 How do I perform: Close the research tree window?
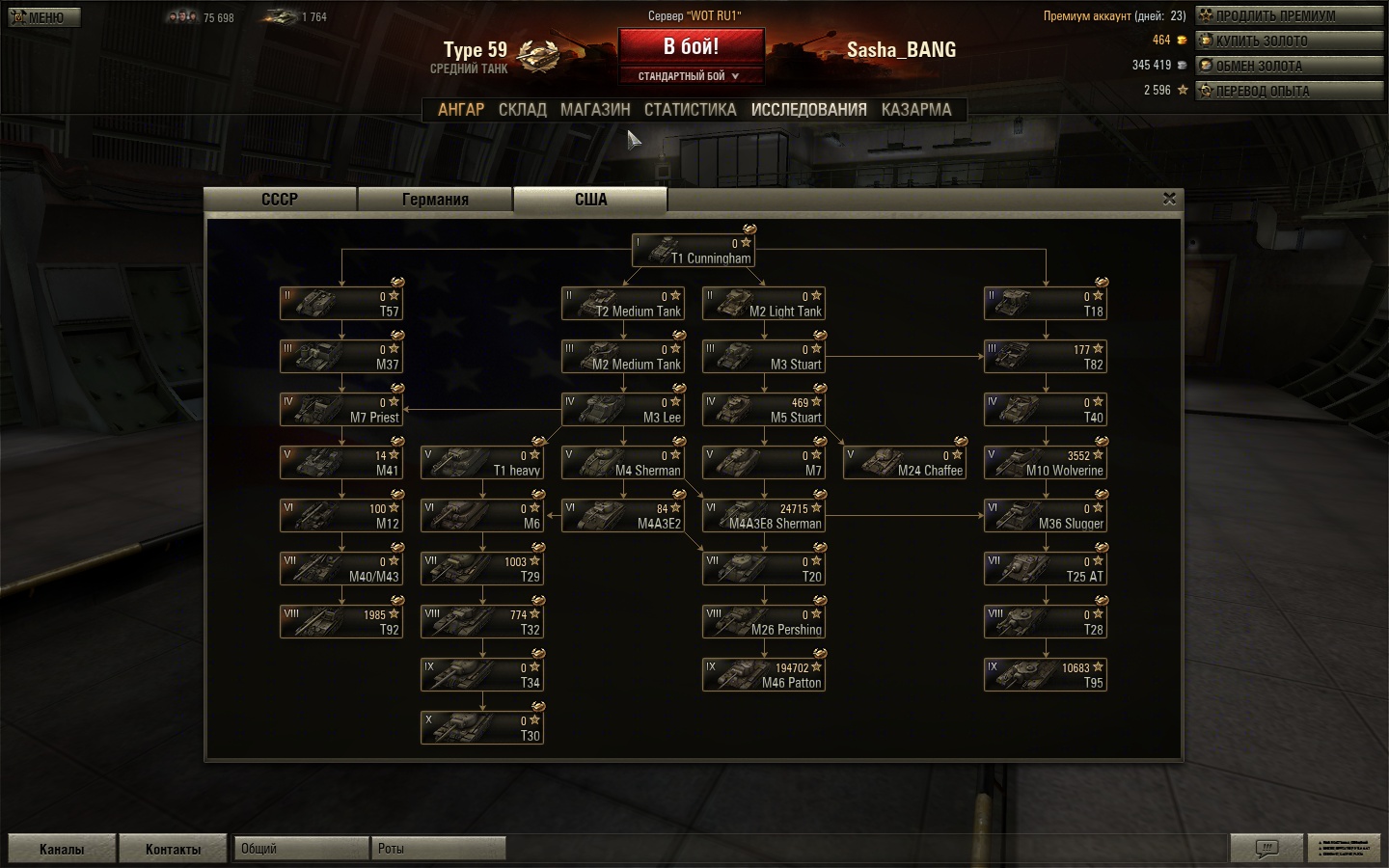[x=1169, y=199]
